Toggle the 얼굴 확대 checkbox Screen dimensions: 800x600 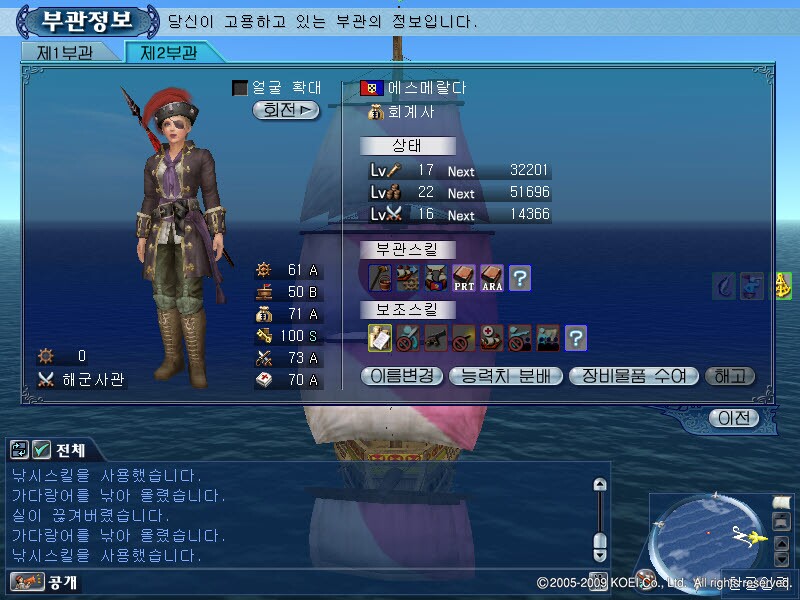239,88
